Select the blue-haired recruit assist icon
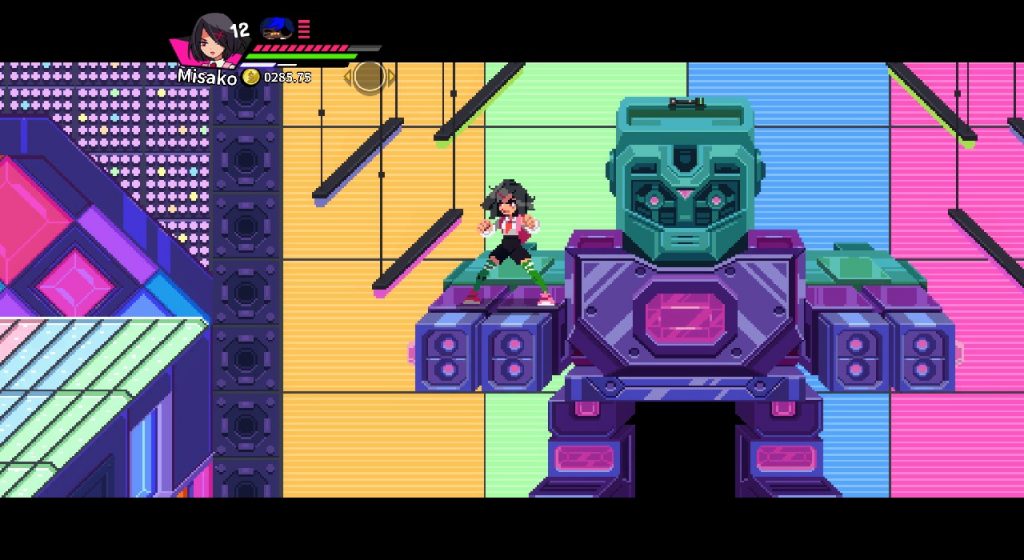Screen dimensions: 1024x560 (275, 28)
